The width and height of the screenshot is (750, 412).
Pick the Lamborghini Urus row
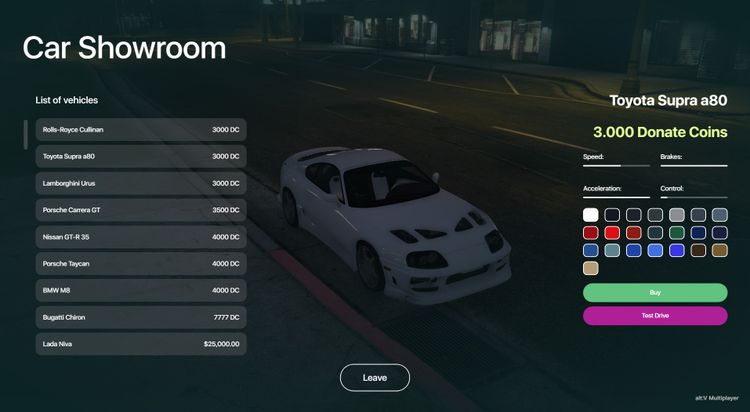[x=140, y=184]
